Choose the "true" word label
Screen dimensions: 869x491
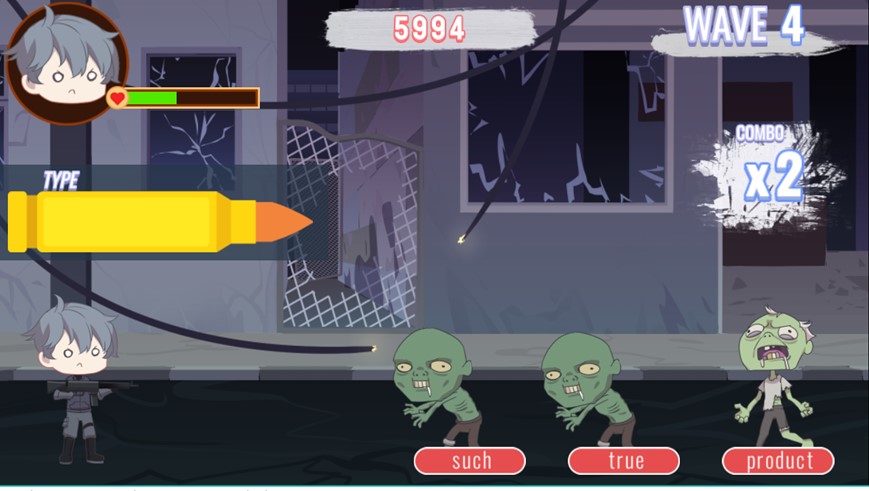(624, 461)
